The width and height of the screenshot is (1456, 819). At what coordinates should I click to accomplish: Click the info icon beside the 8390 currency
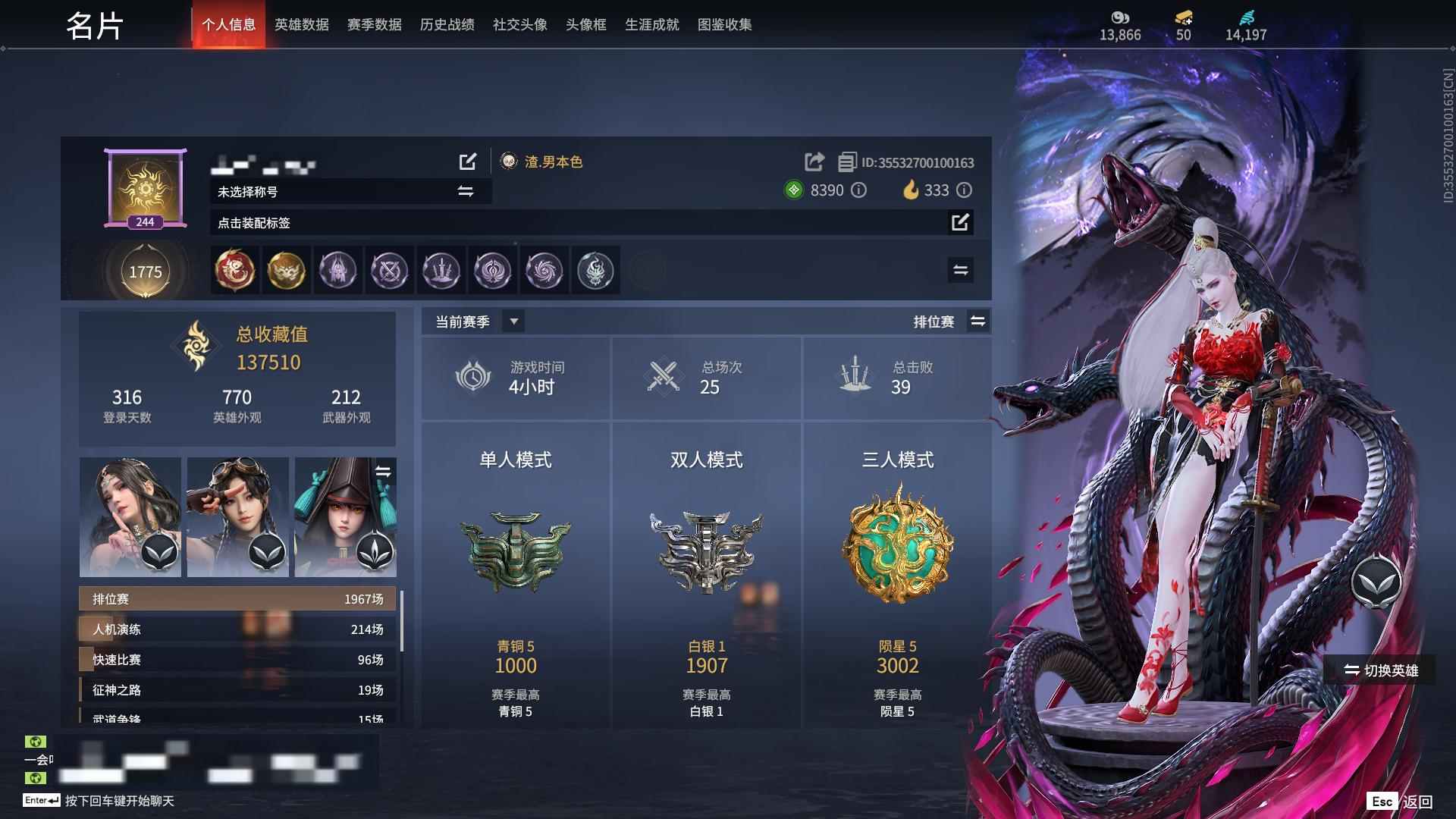click(858, 190)
